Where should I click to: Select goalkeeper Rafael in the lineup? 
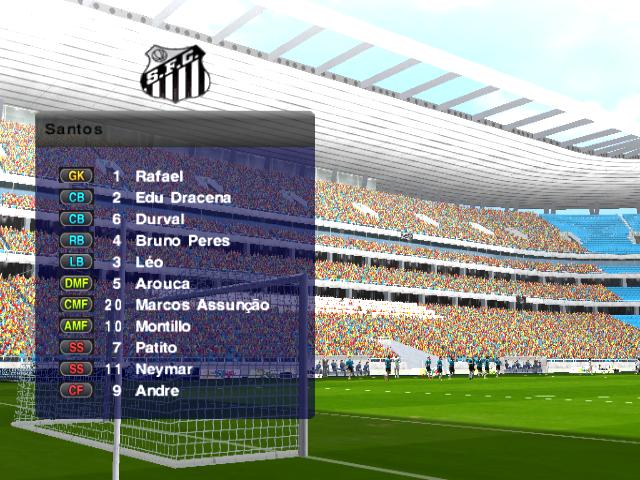pyautogui.click(x=159, y=176)
